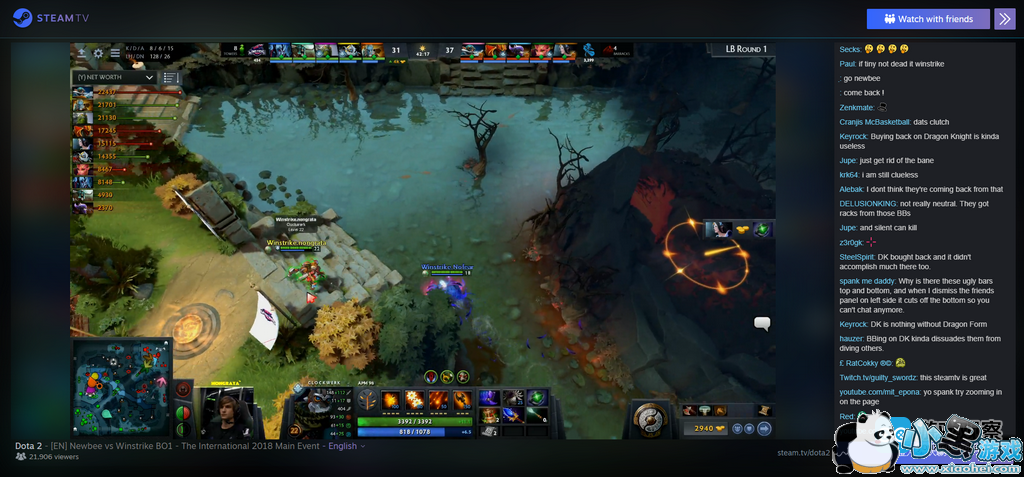The height and width of the screenshot is (477, 1024).
Task: Open the talent tree icon
Action: pos(367,400)
